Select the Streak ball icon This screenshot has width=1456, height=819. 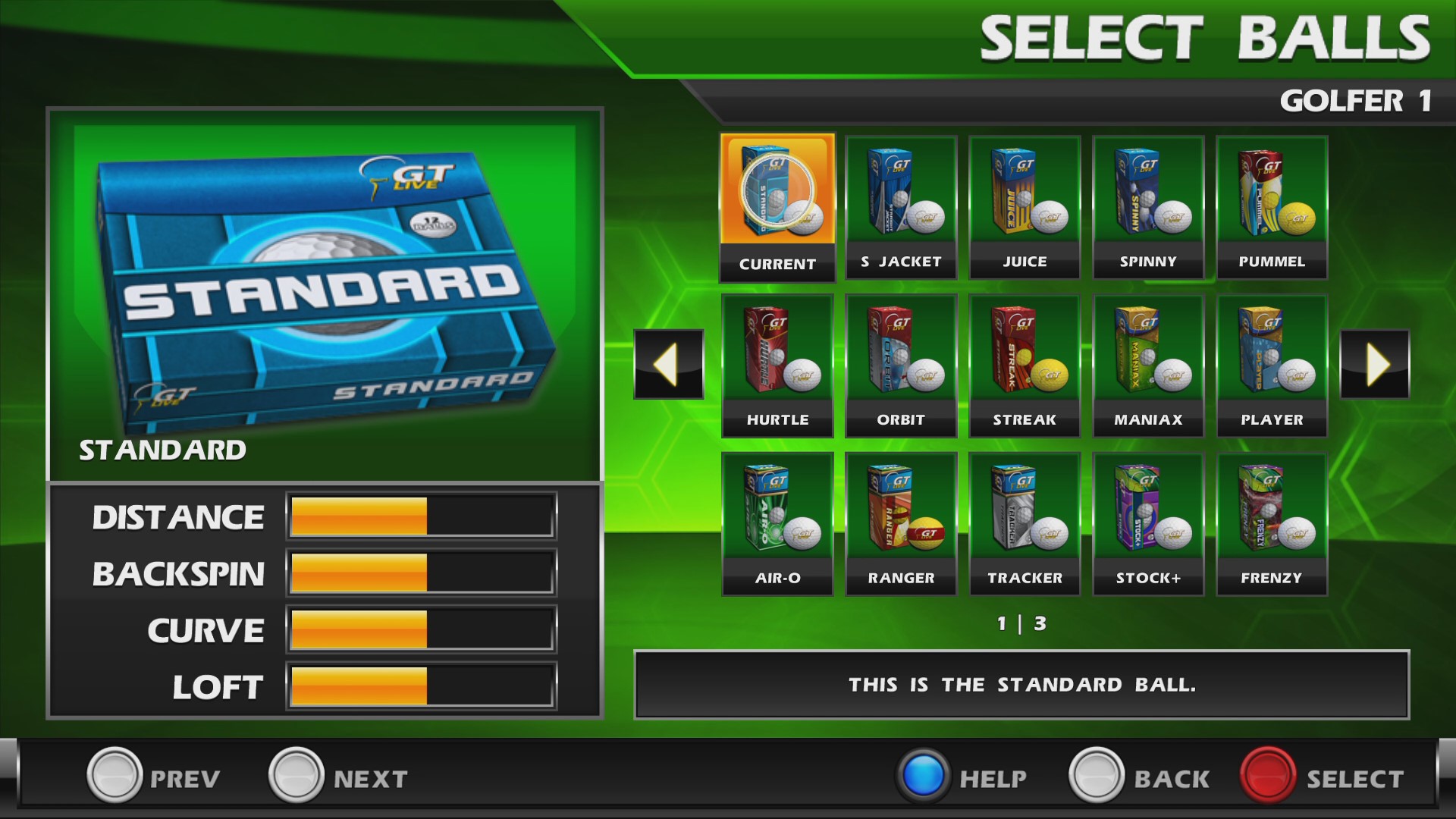(1025, 356)
